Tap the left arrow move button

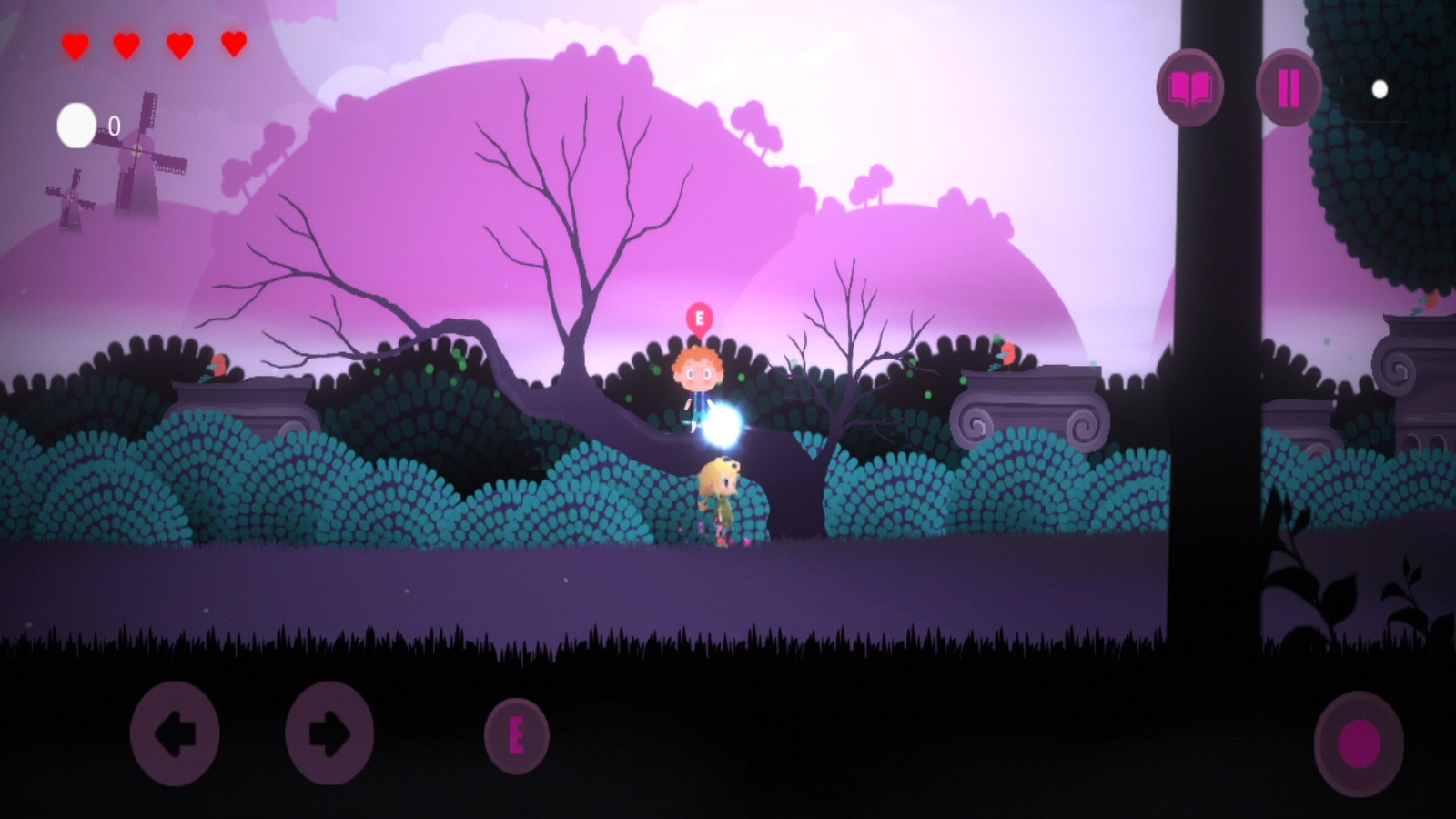pos(175,733)
